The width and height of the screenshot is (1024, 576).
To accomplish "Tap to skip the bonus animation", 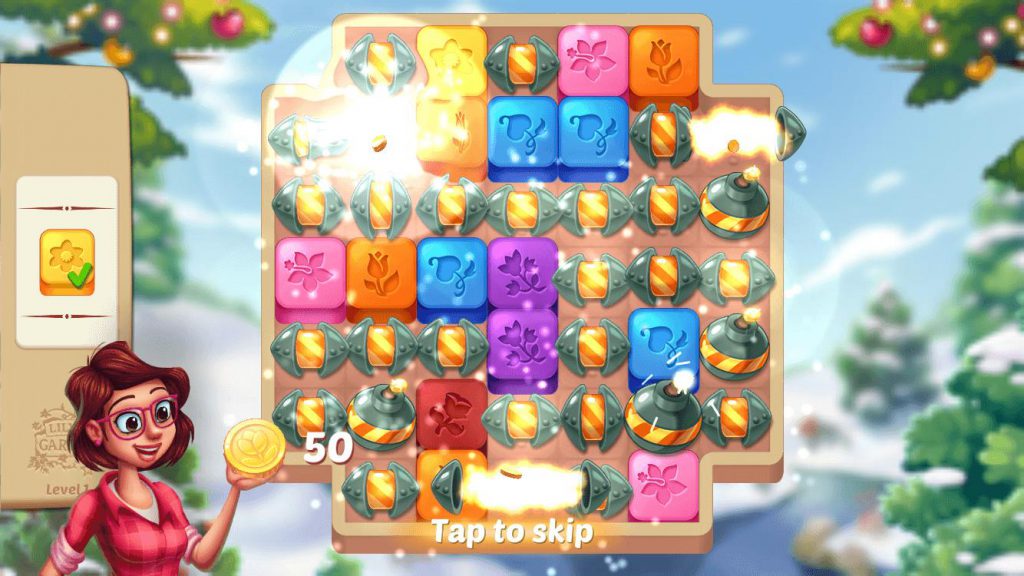I will (x=511, y=531).
